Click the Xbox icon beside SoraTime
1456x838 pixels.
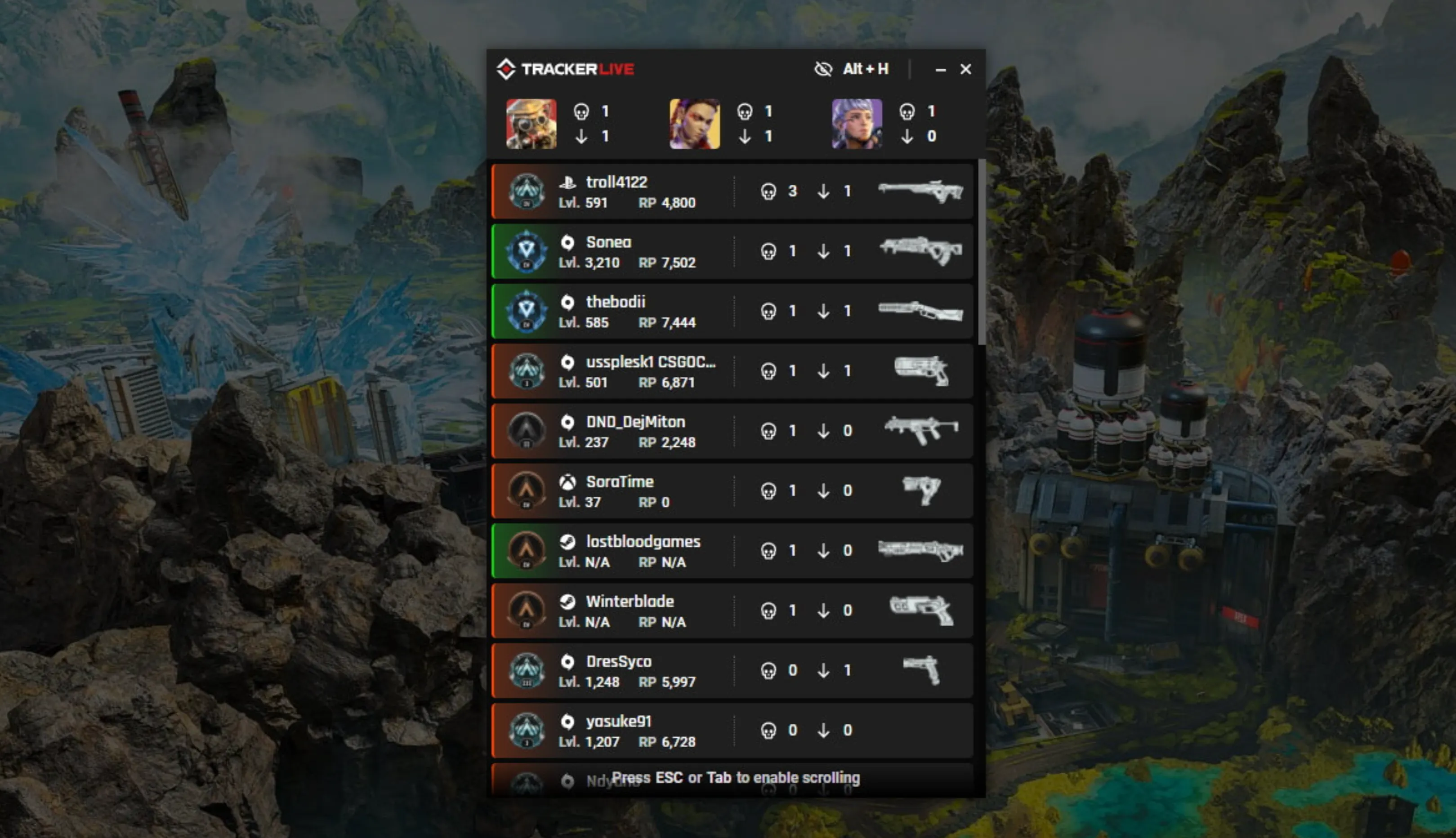click(568, 482)
